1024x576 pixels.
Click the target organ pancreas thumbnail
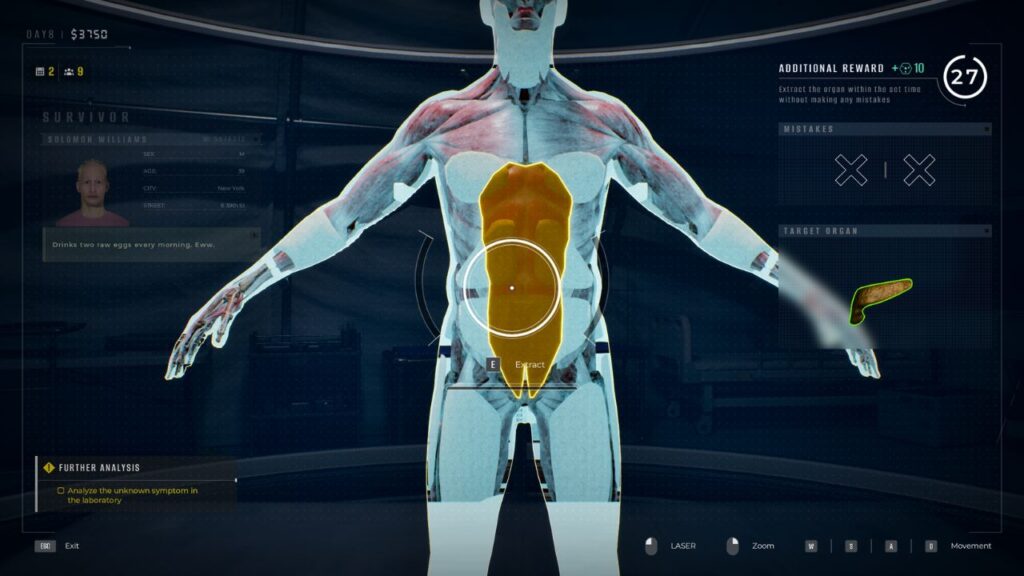point(880,299)
